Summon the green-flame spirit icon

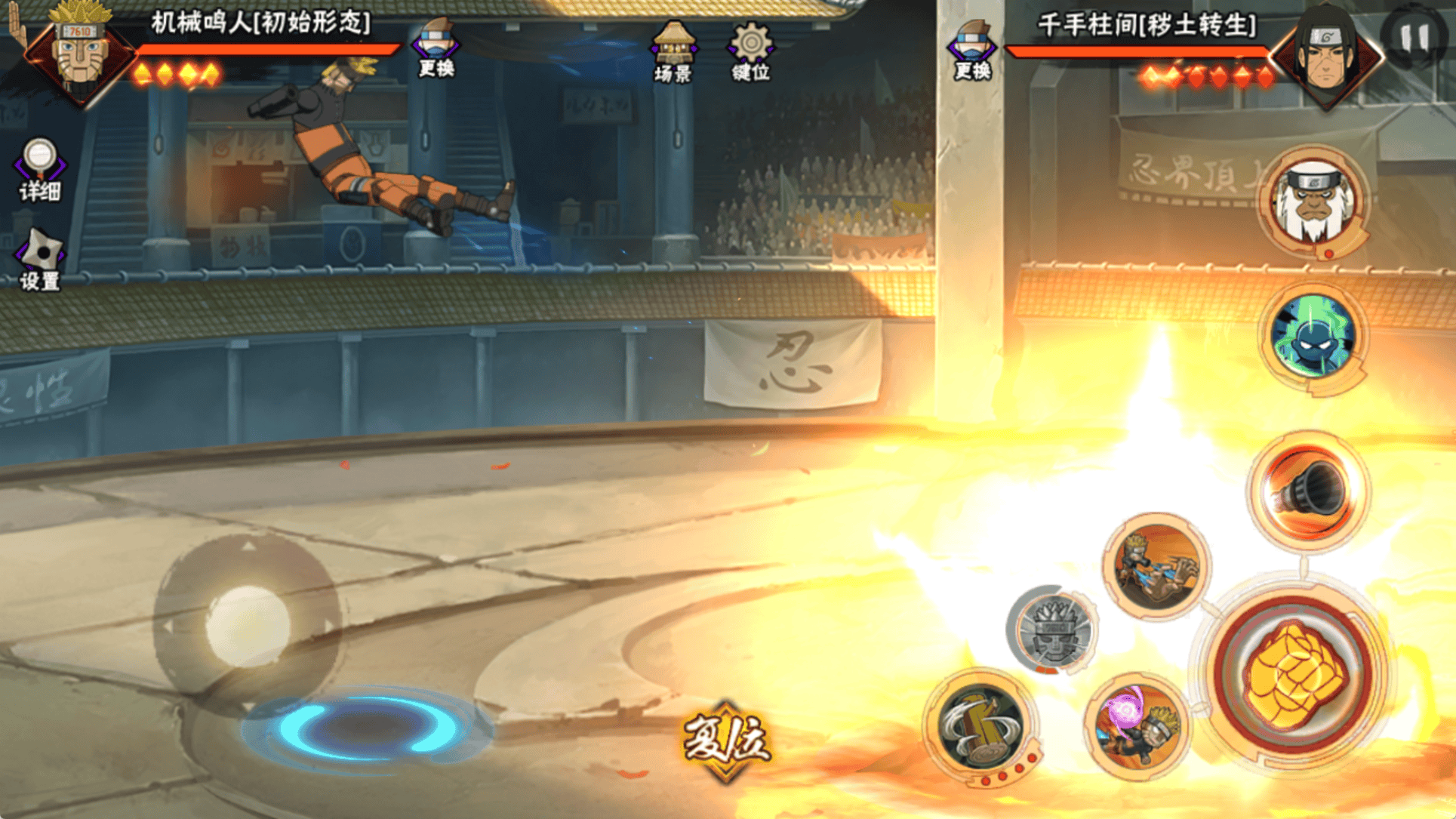coord(1313,337)
